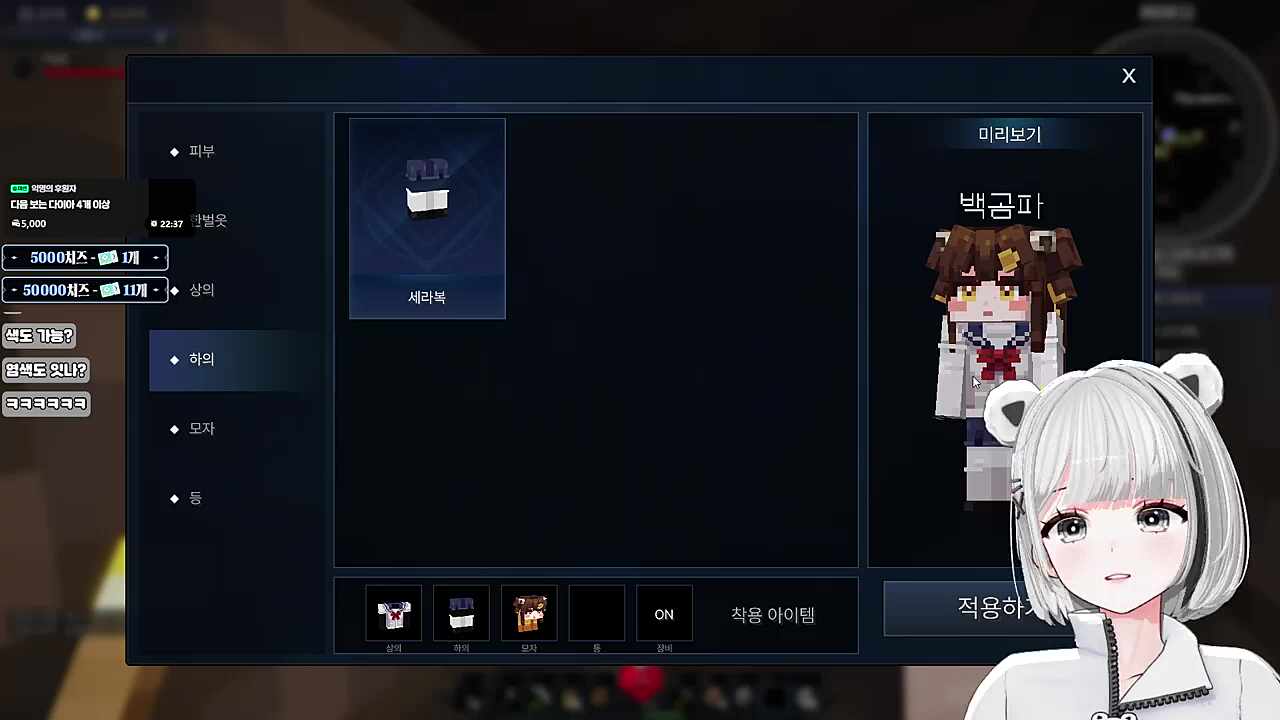Select the 모자 category from the left panel
The height and width of the screenshot is (720, 1280).
pyautogui.click(x=201, y=428)
